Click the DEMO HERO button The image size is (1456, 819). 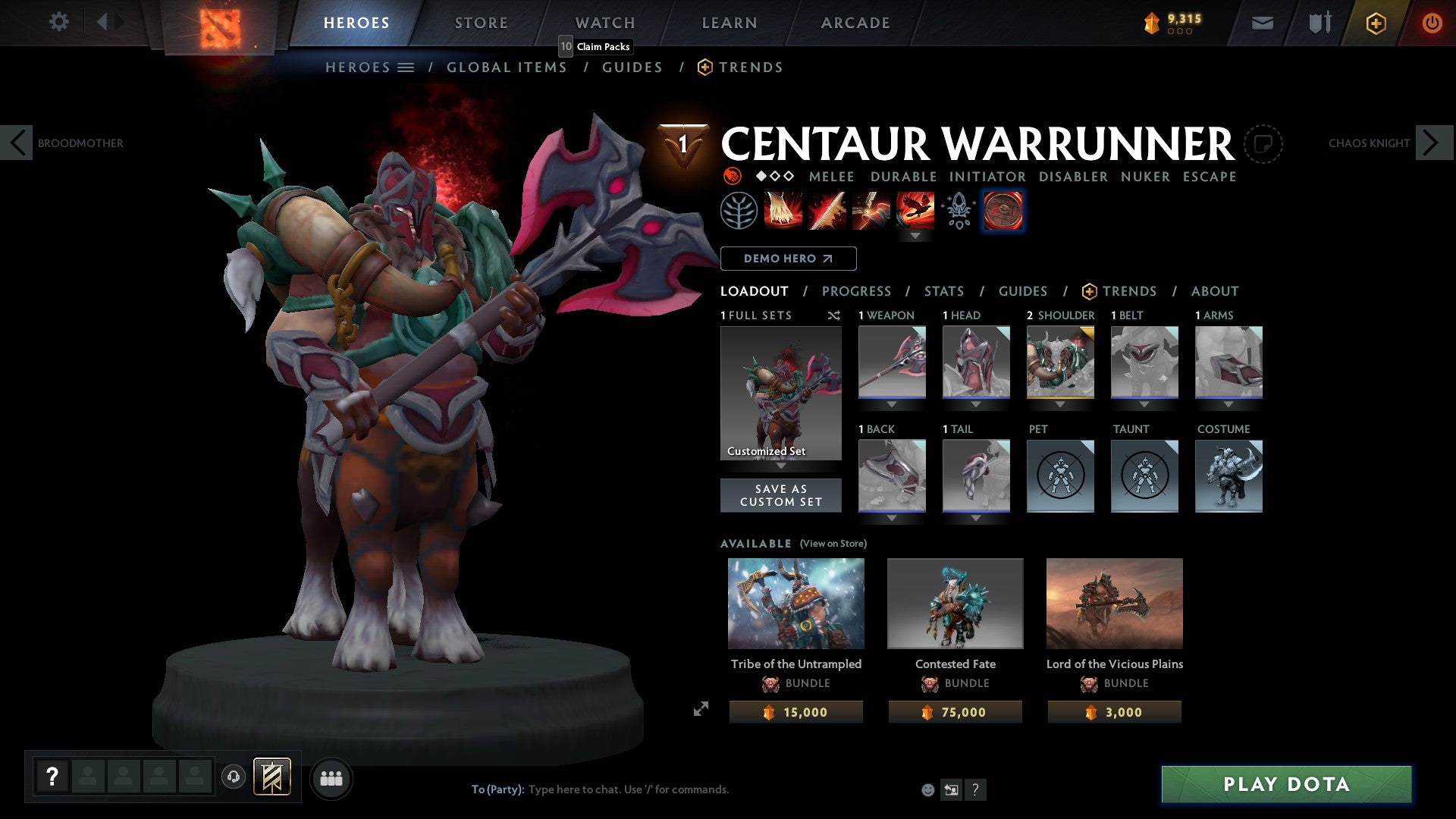(788, 259)
